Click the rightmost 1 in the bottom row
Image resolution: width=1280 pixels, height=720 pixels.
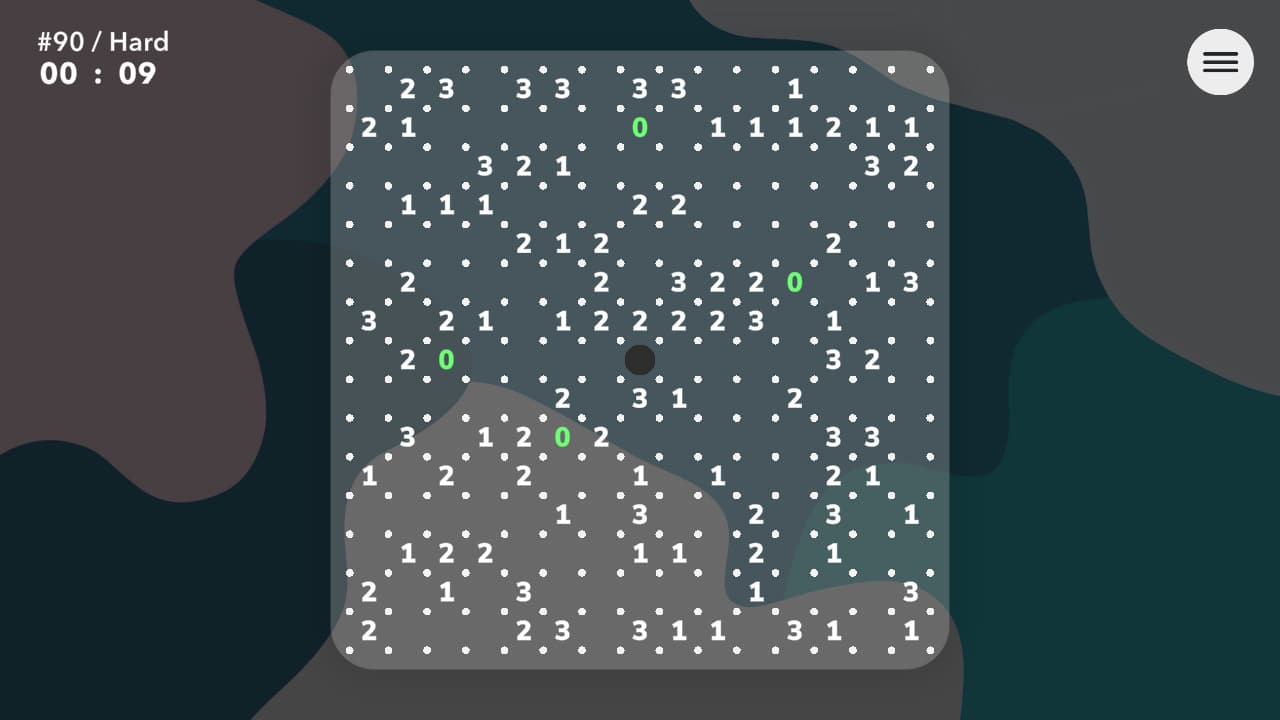tap(911, 631)
